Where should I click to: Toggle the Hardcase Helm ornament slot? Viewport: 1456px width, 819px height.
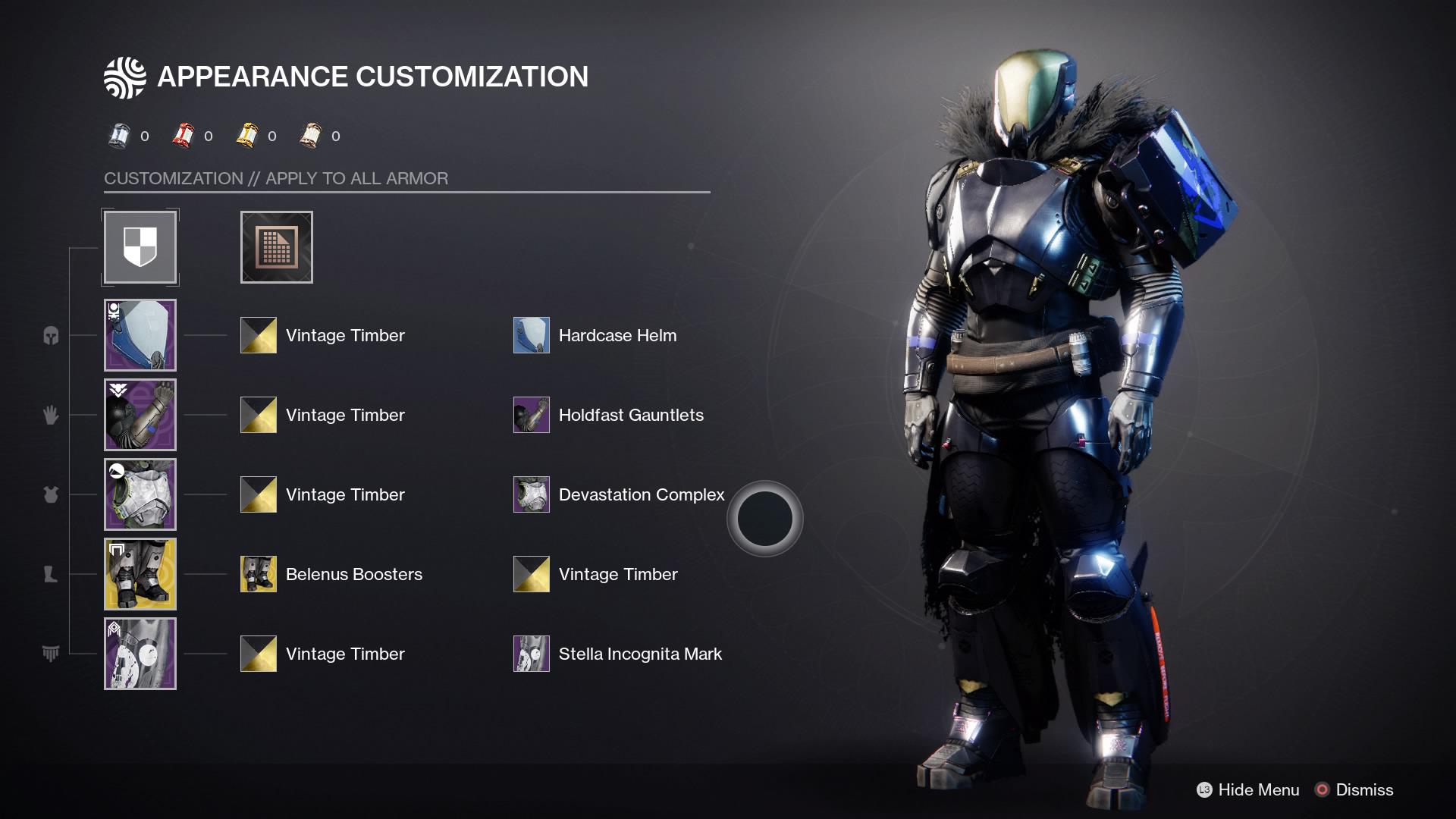click(x=531, y=334)
